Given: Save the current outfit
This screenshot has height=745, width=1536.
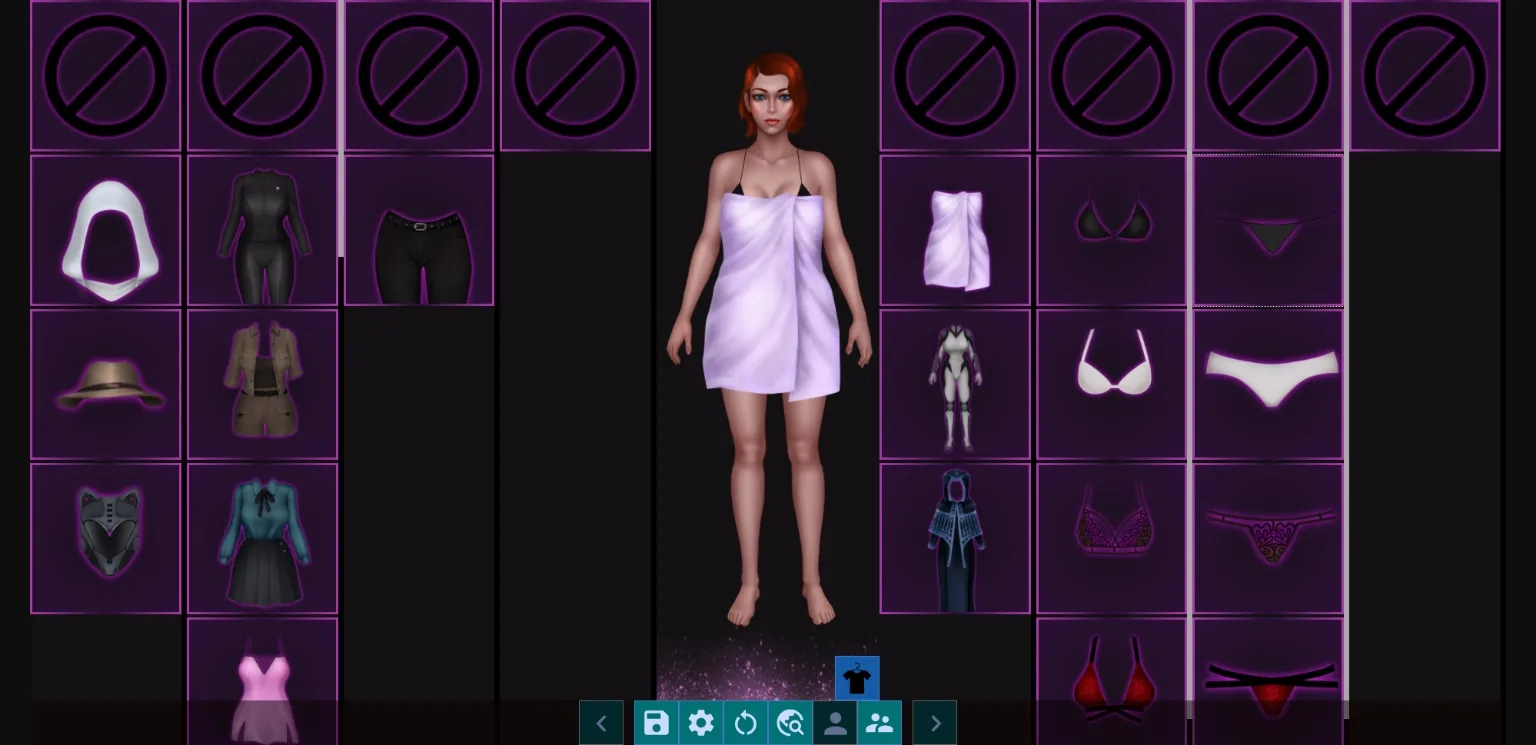Looking at the screenshot, I should (656, 722).
